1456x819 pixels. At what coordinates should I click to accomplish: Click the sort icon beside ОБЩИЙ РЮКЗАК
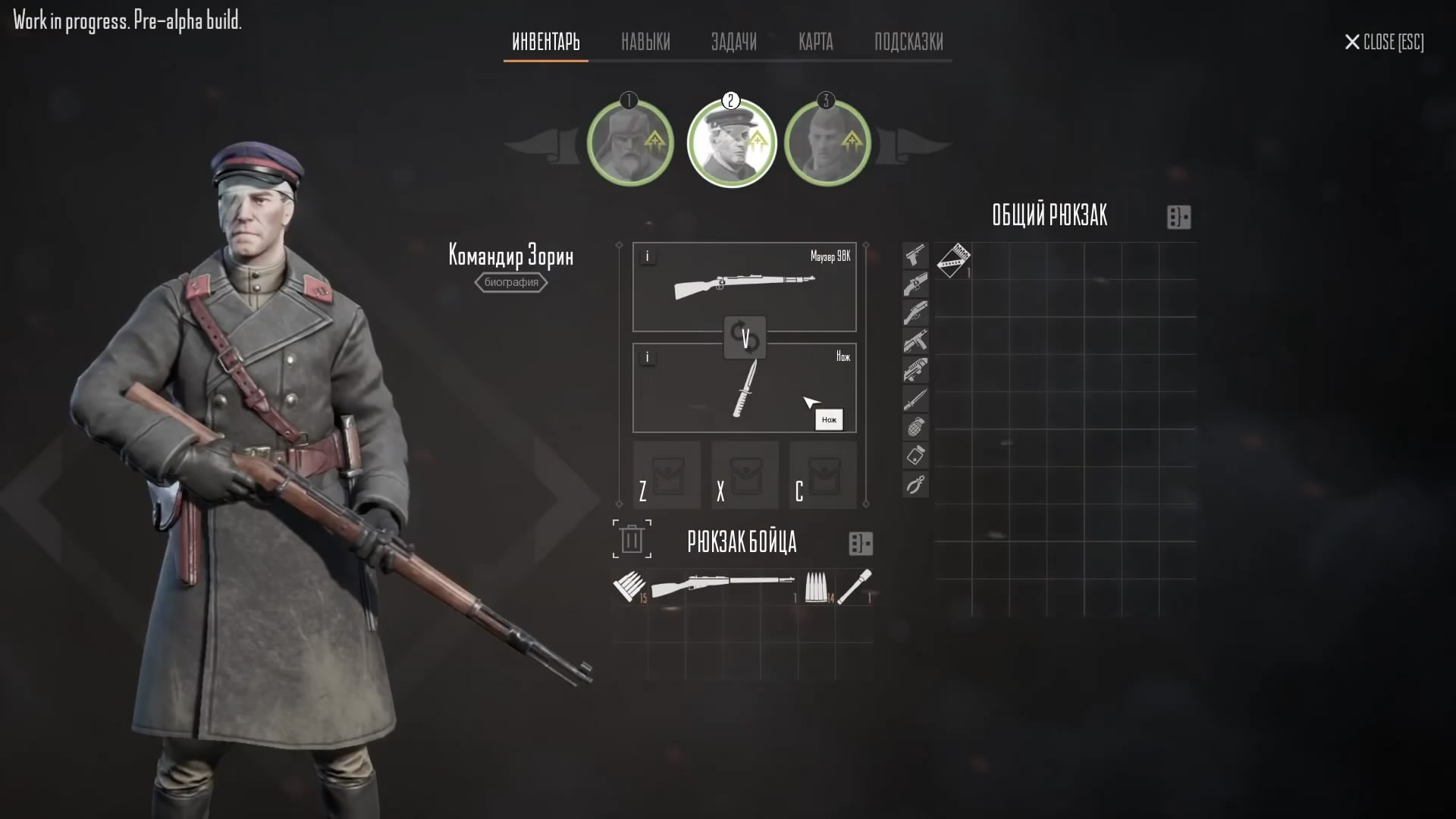coord(1178,218)
